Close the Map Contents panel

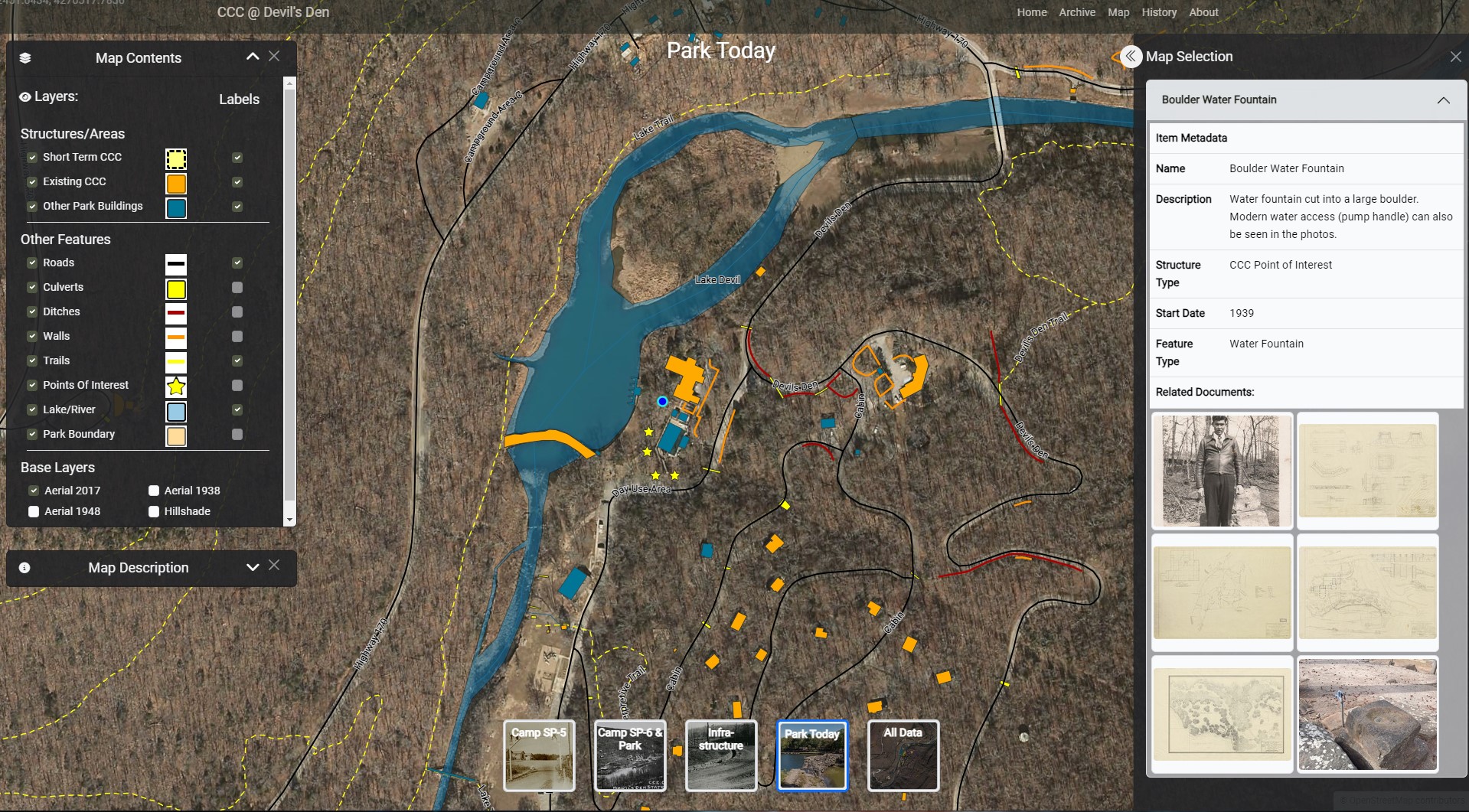pos(274,57)
